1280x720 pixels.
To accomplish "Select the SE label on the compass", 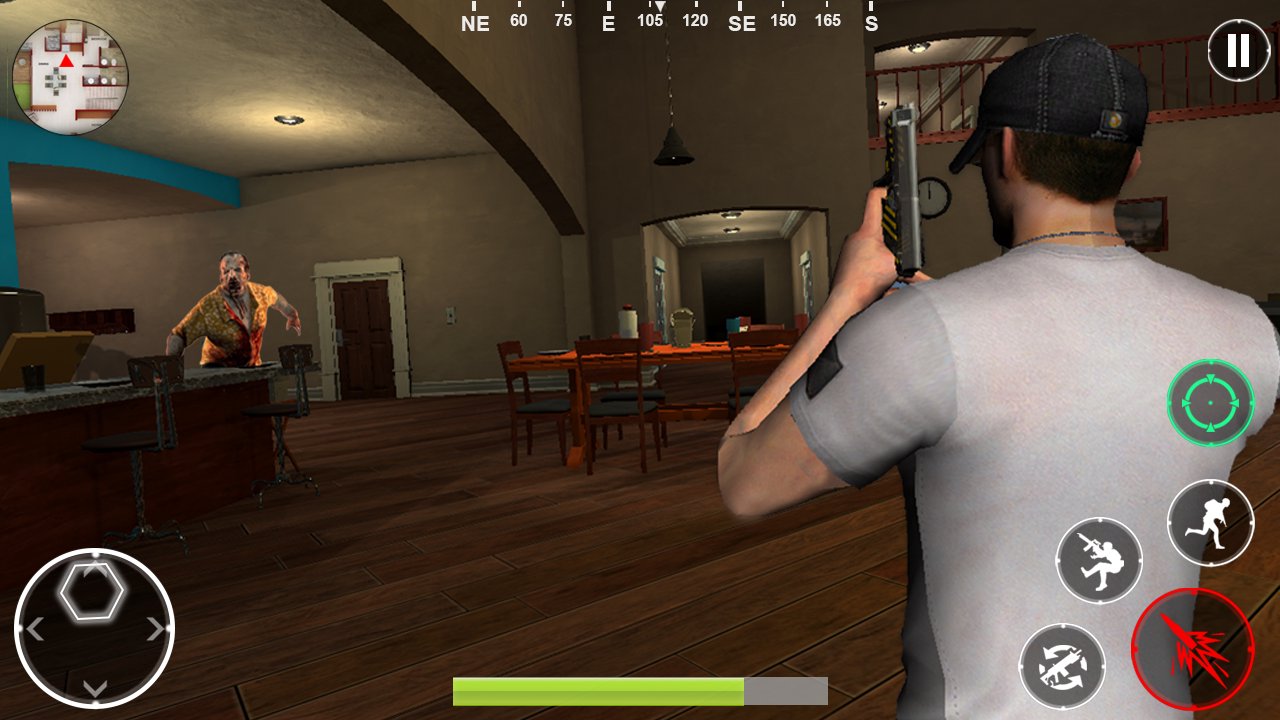I will pos(742,23).
